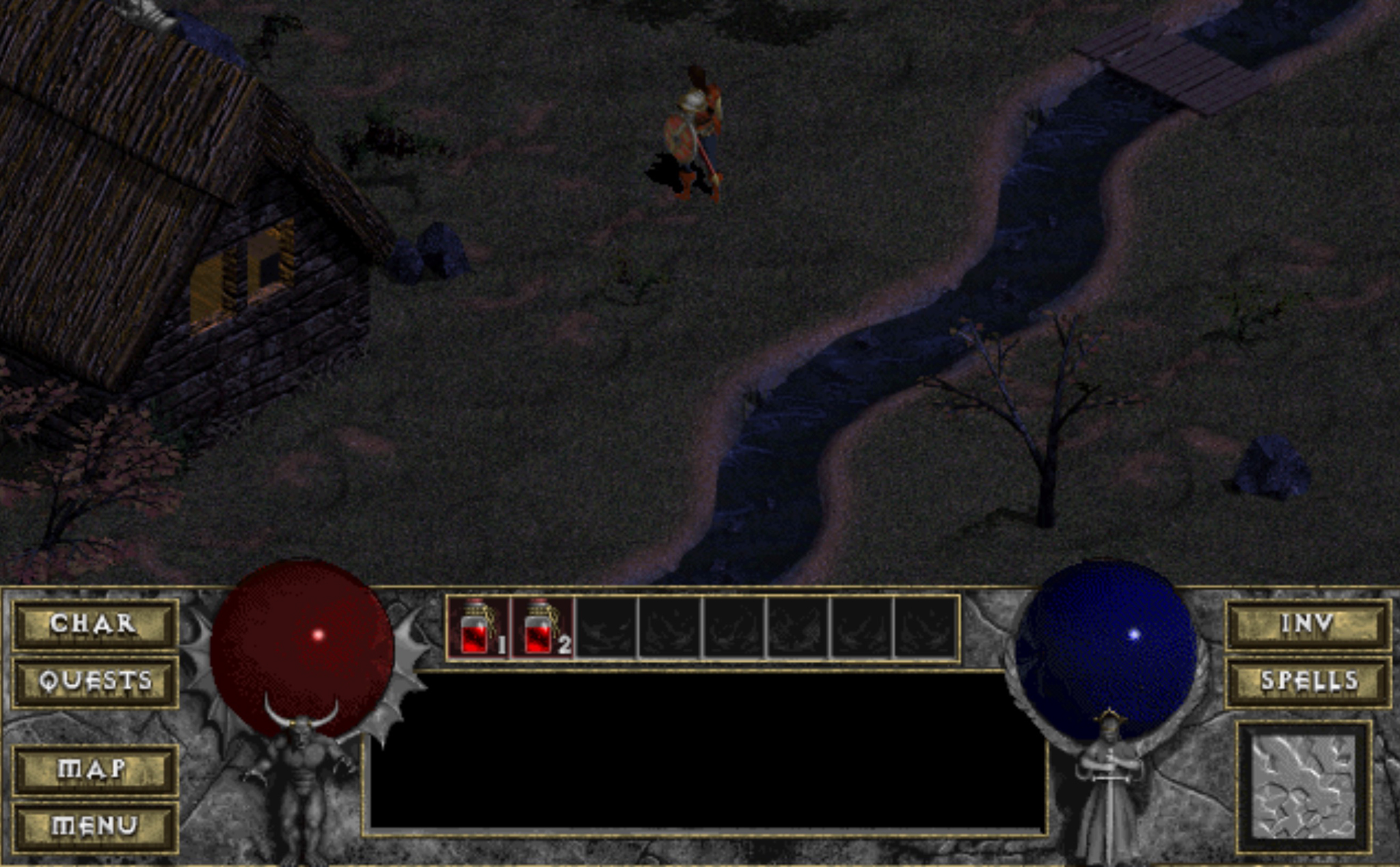The height and width of the screenshot is (867, 1400).
Task: Use the healing potion in belt slot 1
Action: [479, 628]
